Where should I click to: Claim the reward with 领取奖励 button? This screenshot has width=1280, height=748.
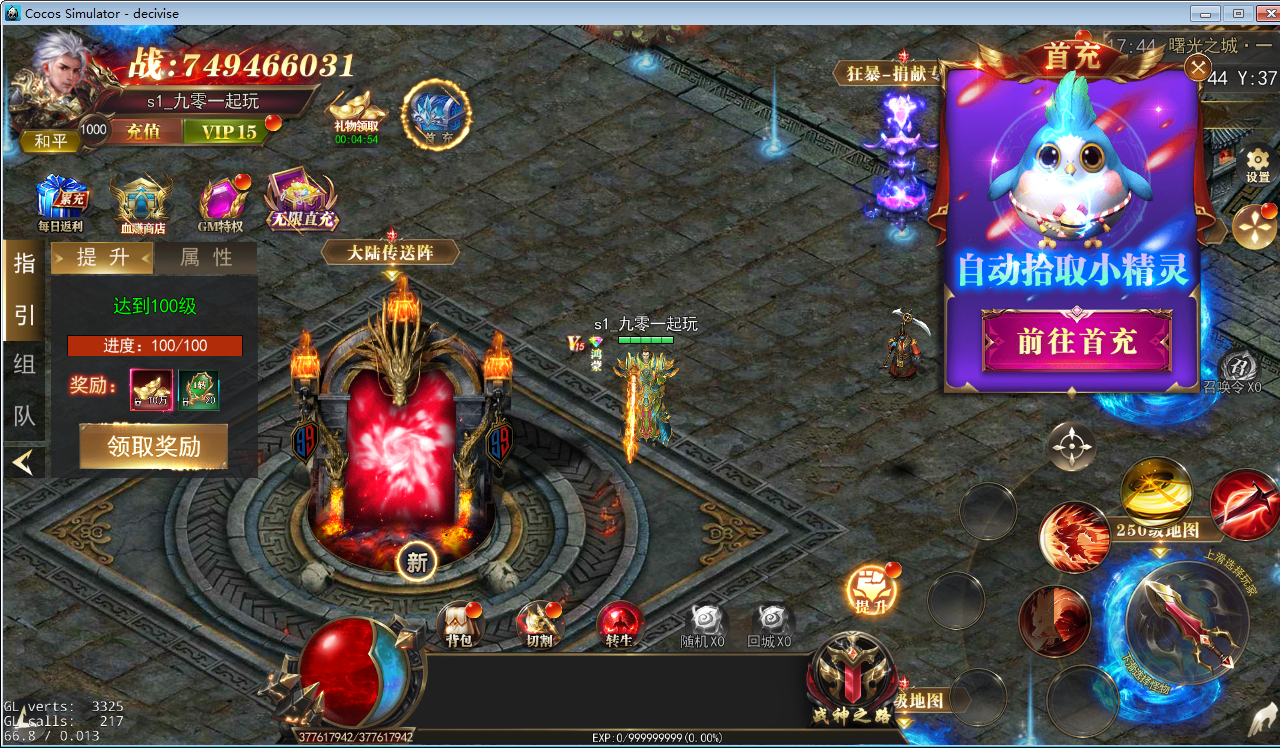click(154, 446)
